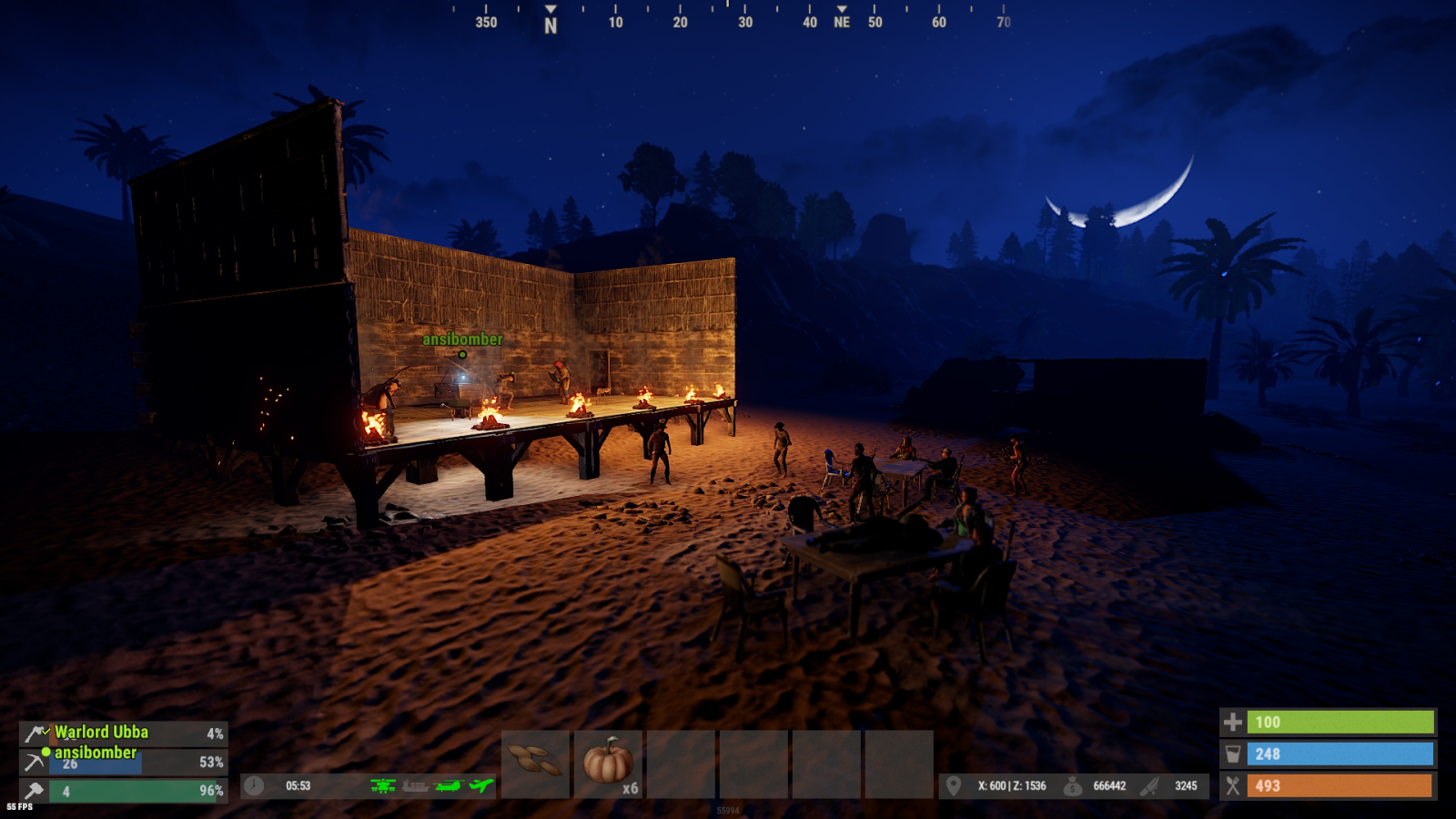Viewport: 1456px width, 819px height.
Task: Click the attack helicopter event icon
Action: coord(383,785)
